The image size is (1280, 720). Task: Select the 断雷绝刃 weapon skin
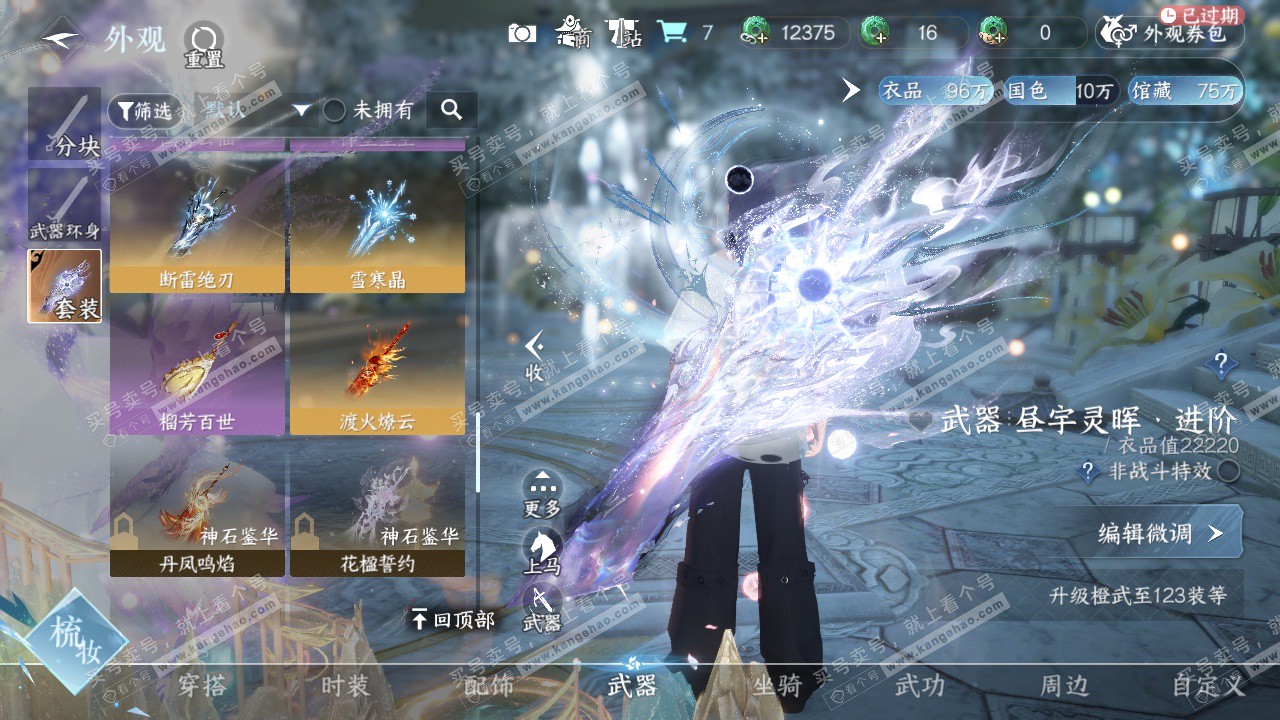197,232
